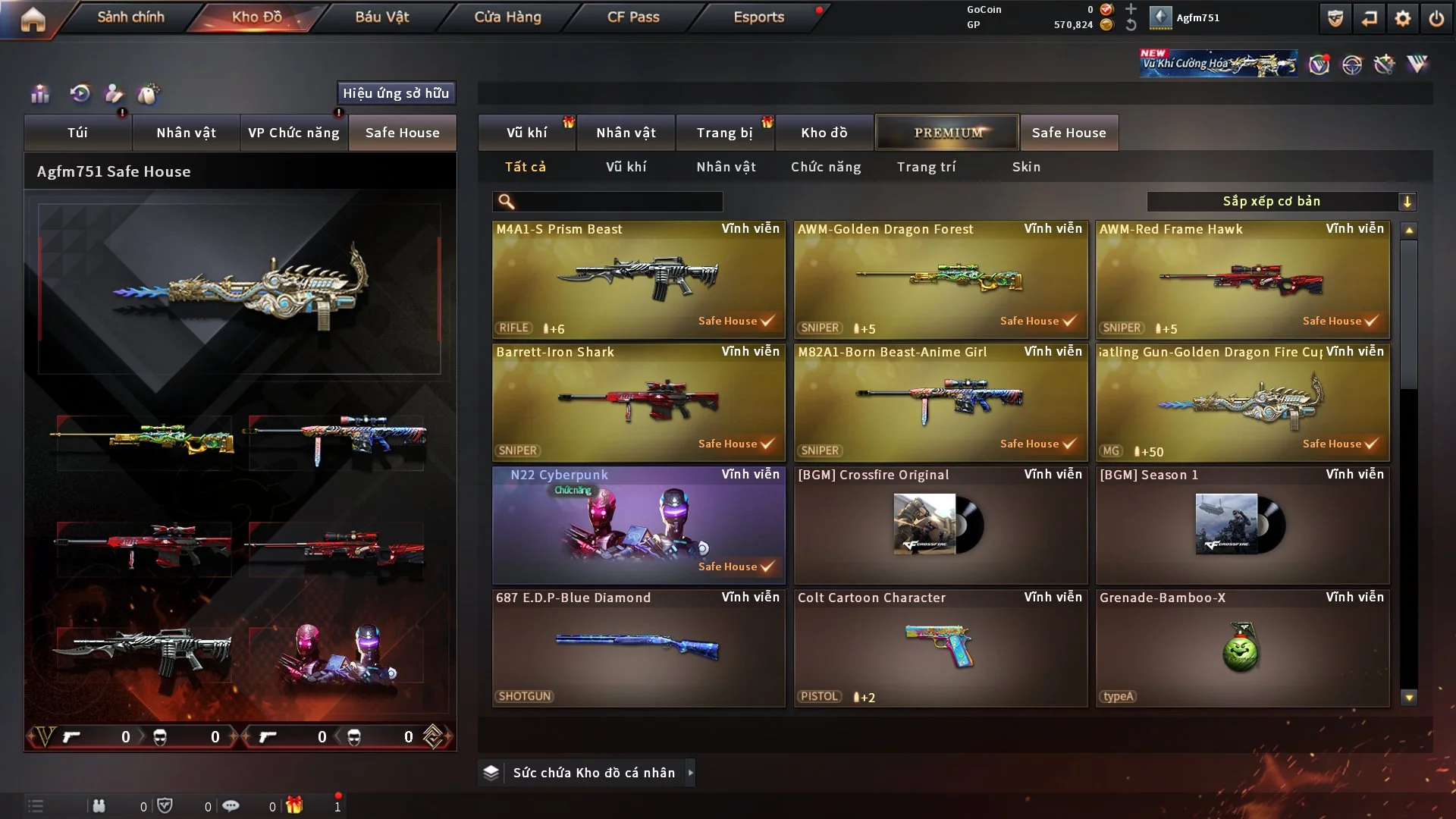Click the item search field

[x=618, y=201]
